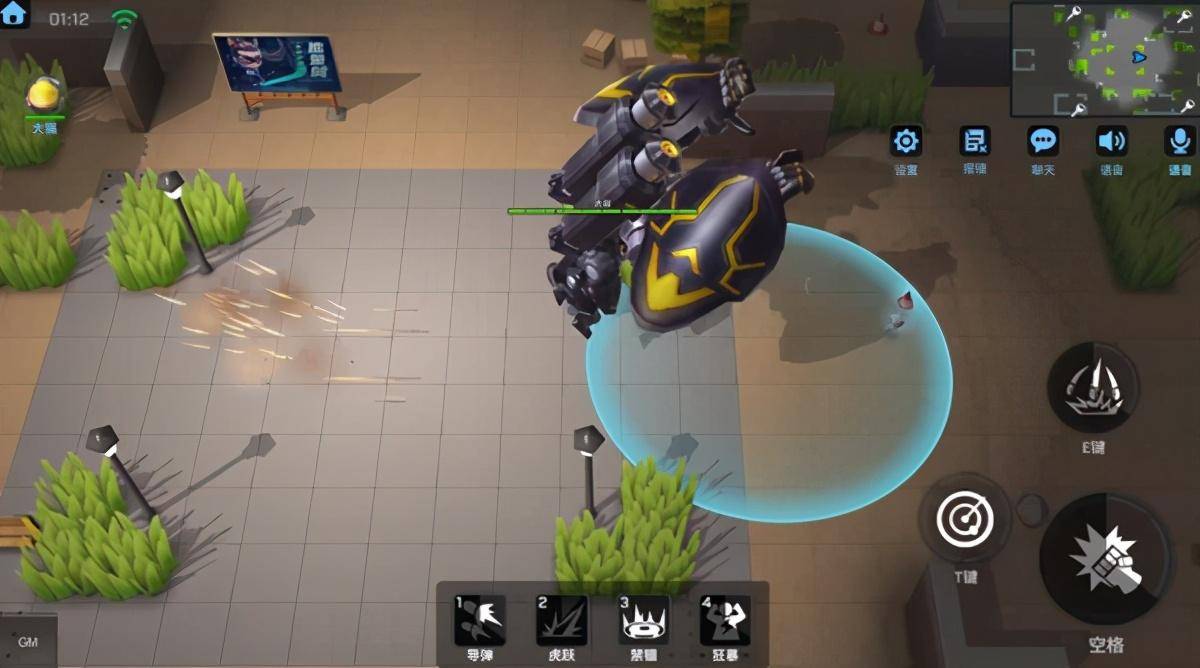Viewport: 1200px width, 668px height.
Task: Activate skill 1, the missile ability
Action: [479, 620]
